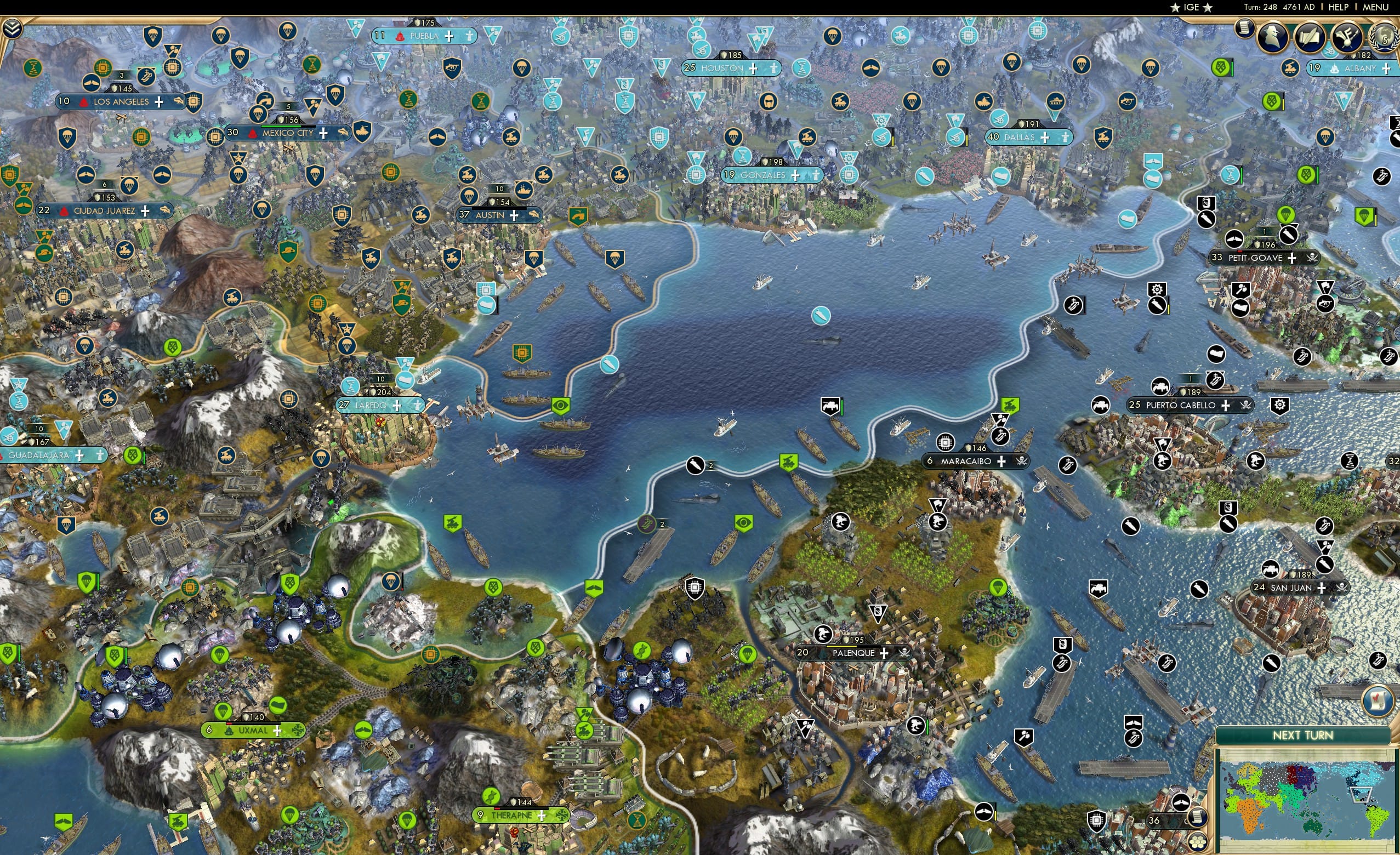Open the Diplomacy scroll icon at top right
The width and height of the screenshot is (1400, 855).
click(x=1311, y=36)
